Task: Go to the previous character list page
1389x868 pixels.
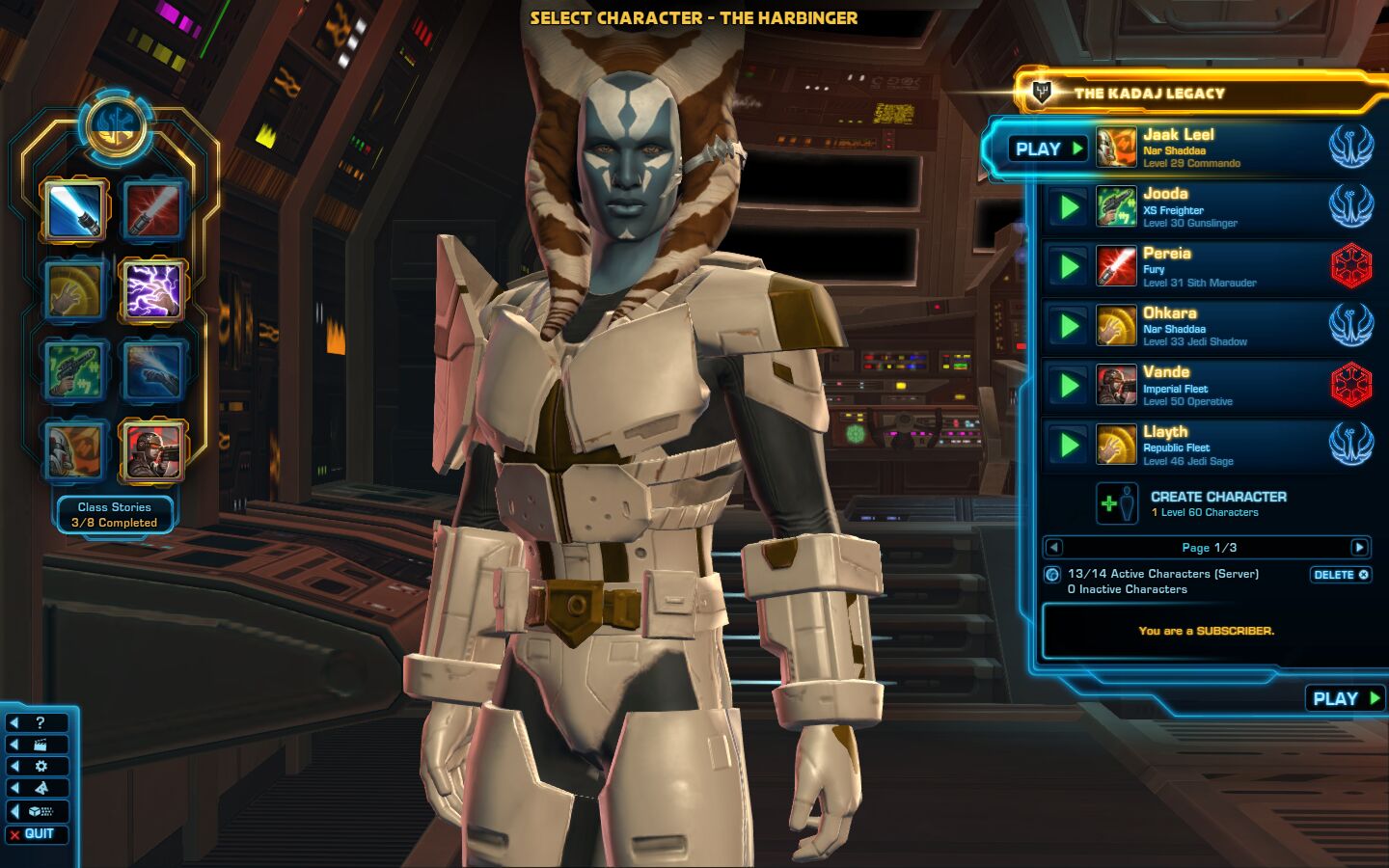Action: point(1053,548)
